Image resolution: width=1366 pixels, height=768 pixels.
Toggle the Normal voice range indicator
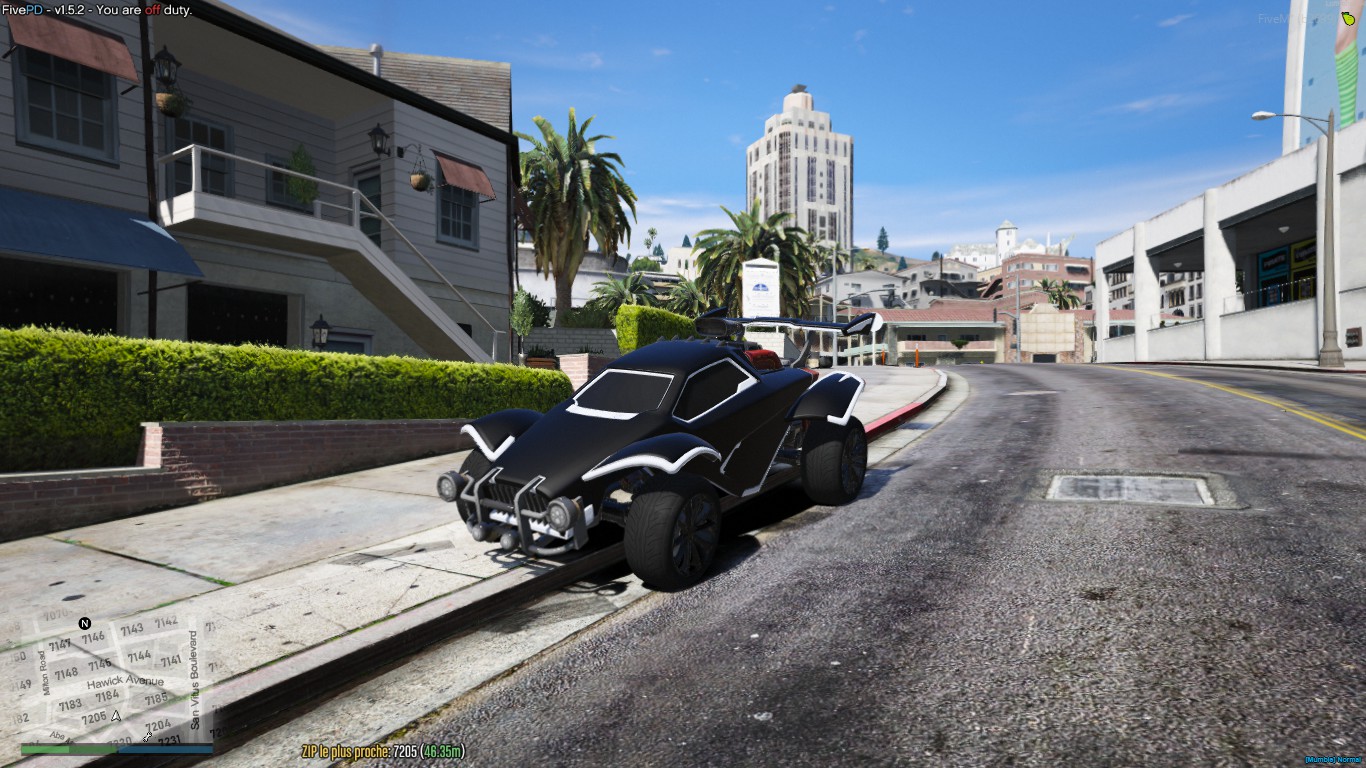coord(1350,759)
